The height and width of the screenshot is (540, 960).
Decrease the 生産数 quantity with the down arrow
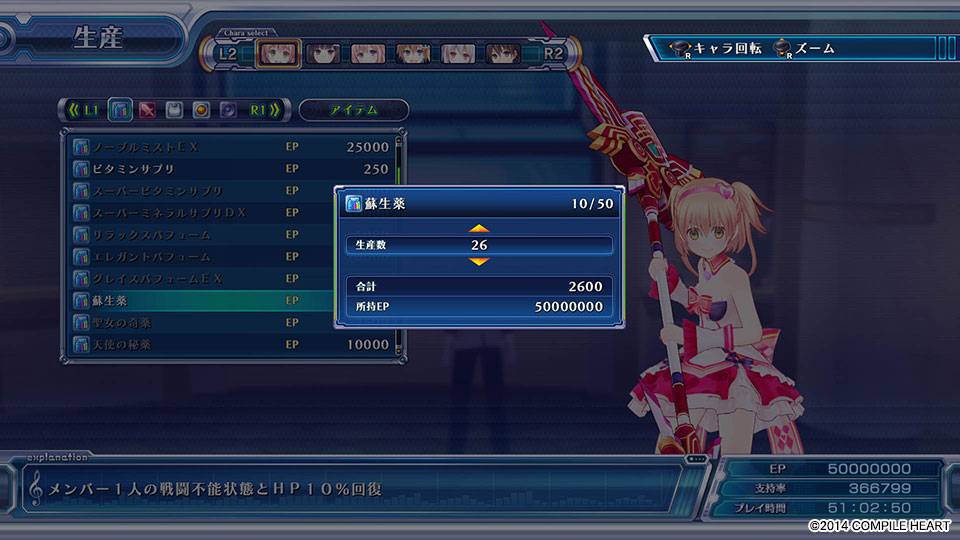(479, 261)
